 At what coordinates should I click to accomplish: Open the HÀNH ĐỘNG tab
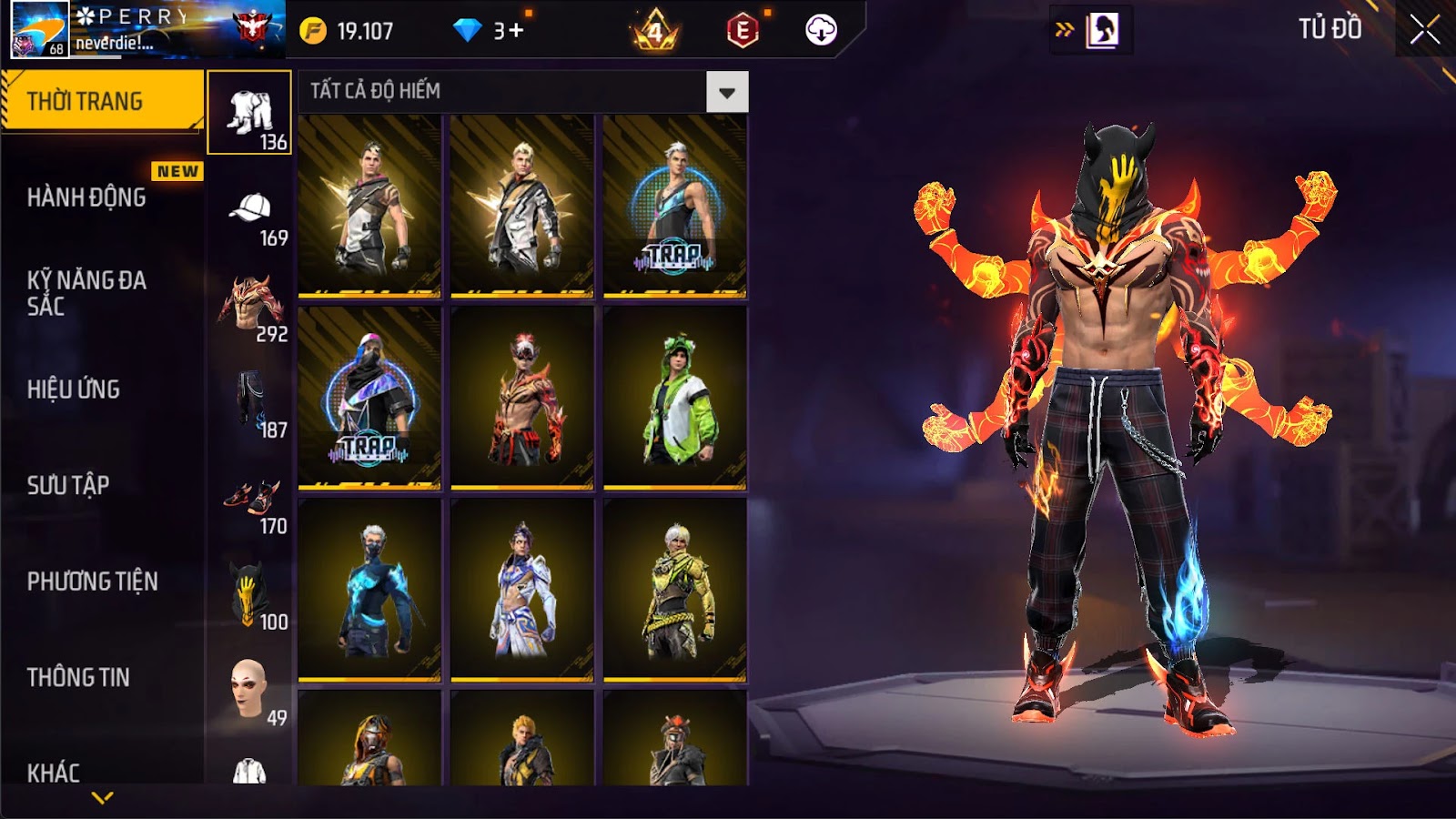click(87, 197)
